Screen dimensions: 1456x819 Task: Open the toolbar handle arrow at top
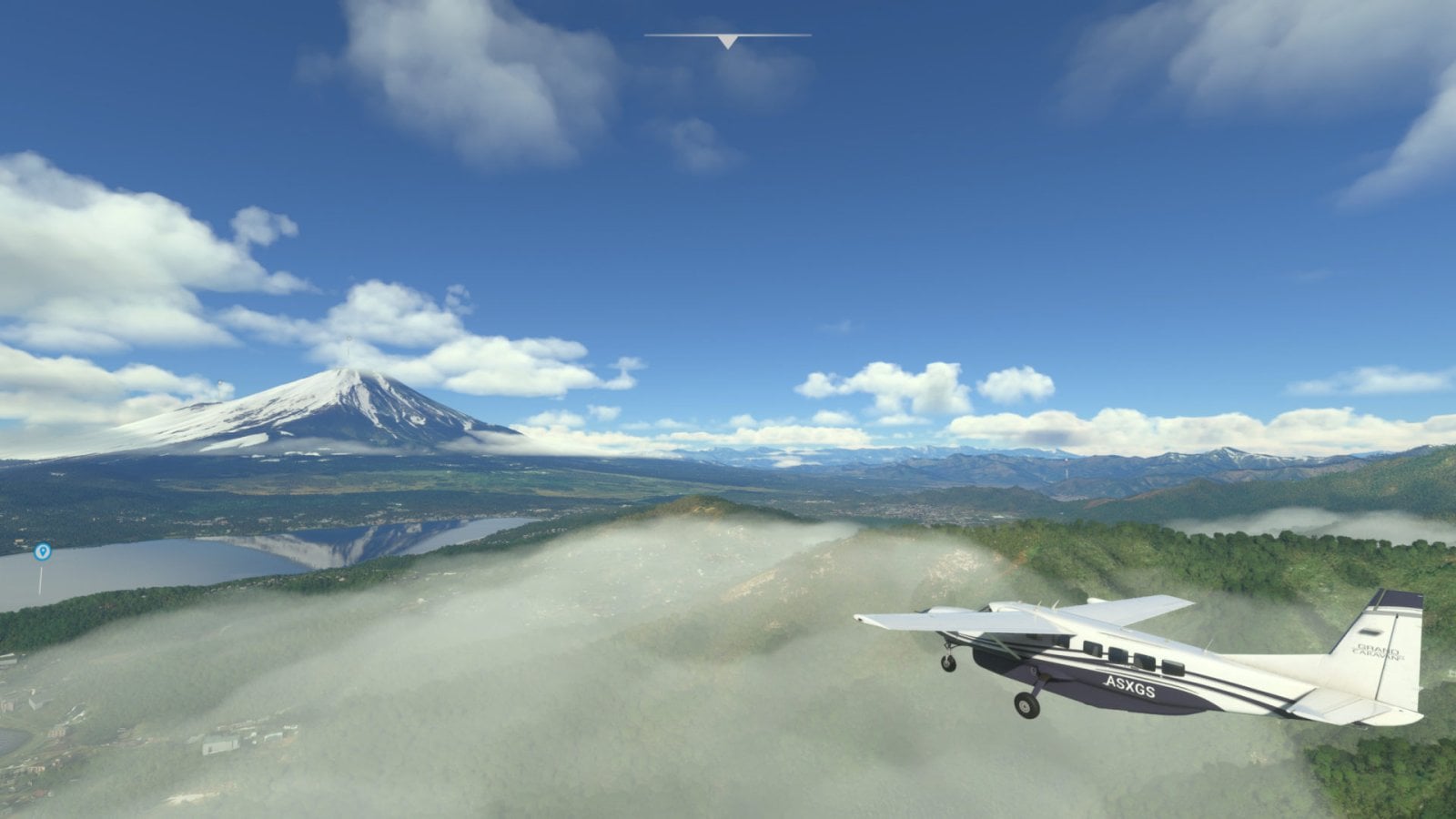[727, 41]
